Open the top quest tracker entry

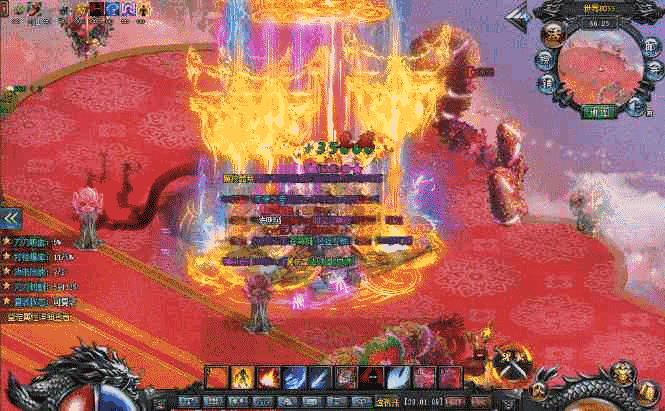tap(35, 243)
